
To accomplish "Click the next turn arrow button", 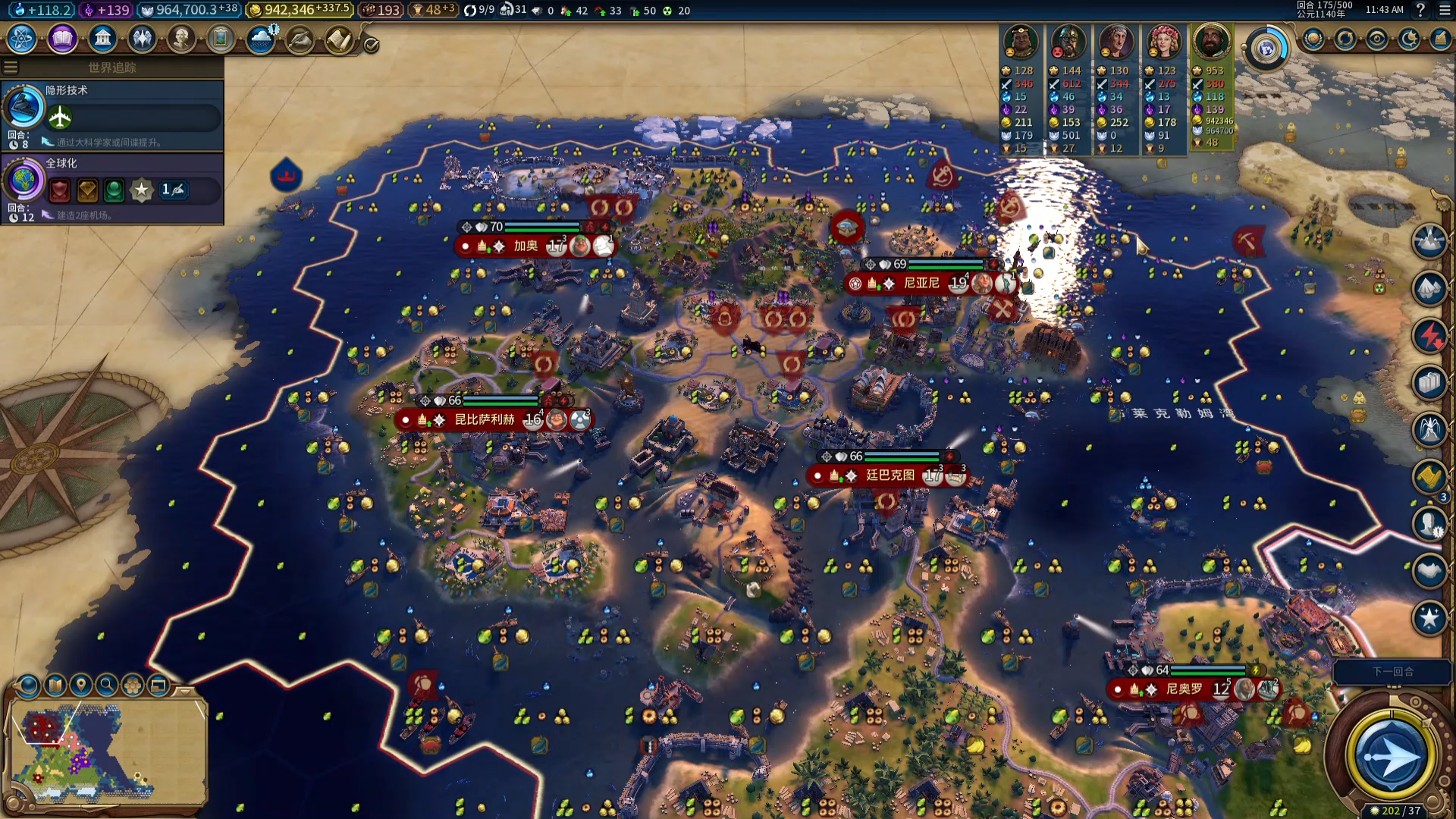I will 1391,756.
